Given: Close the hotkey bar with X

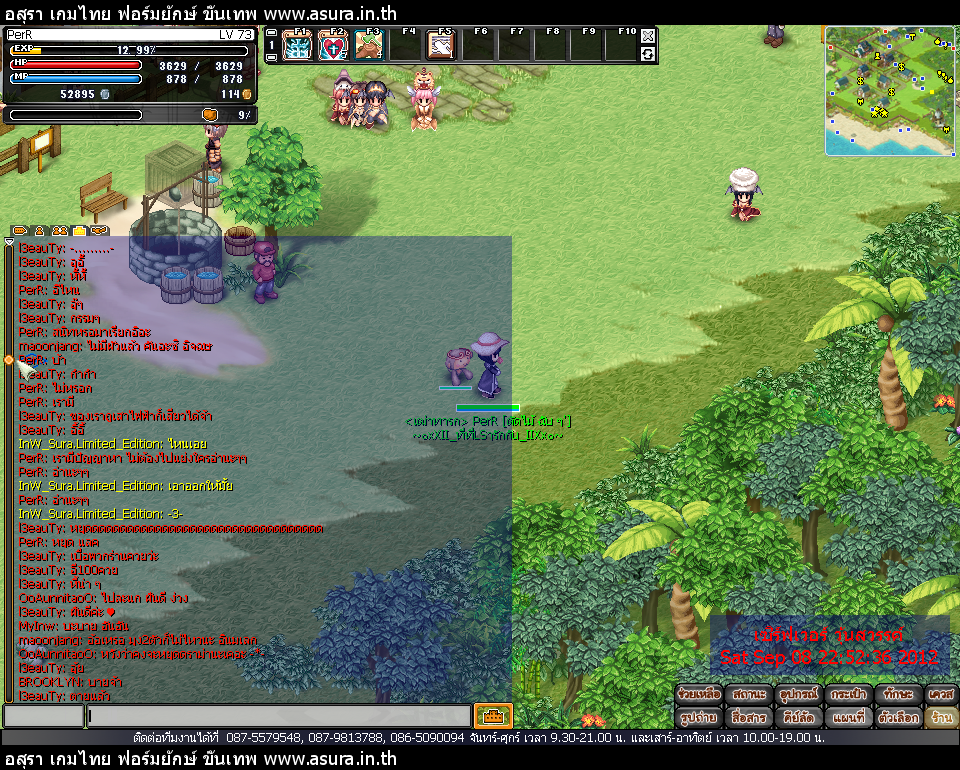Looking at the screenshot, I should tap(648, 36).
